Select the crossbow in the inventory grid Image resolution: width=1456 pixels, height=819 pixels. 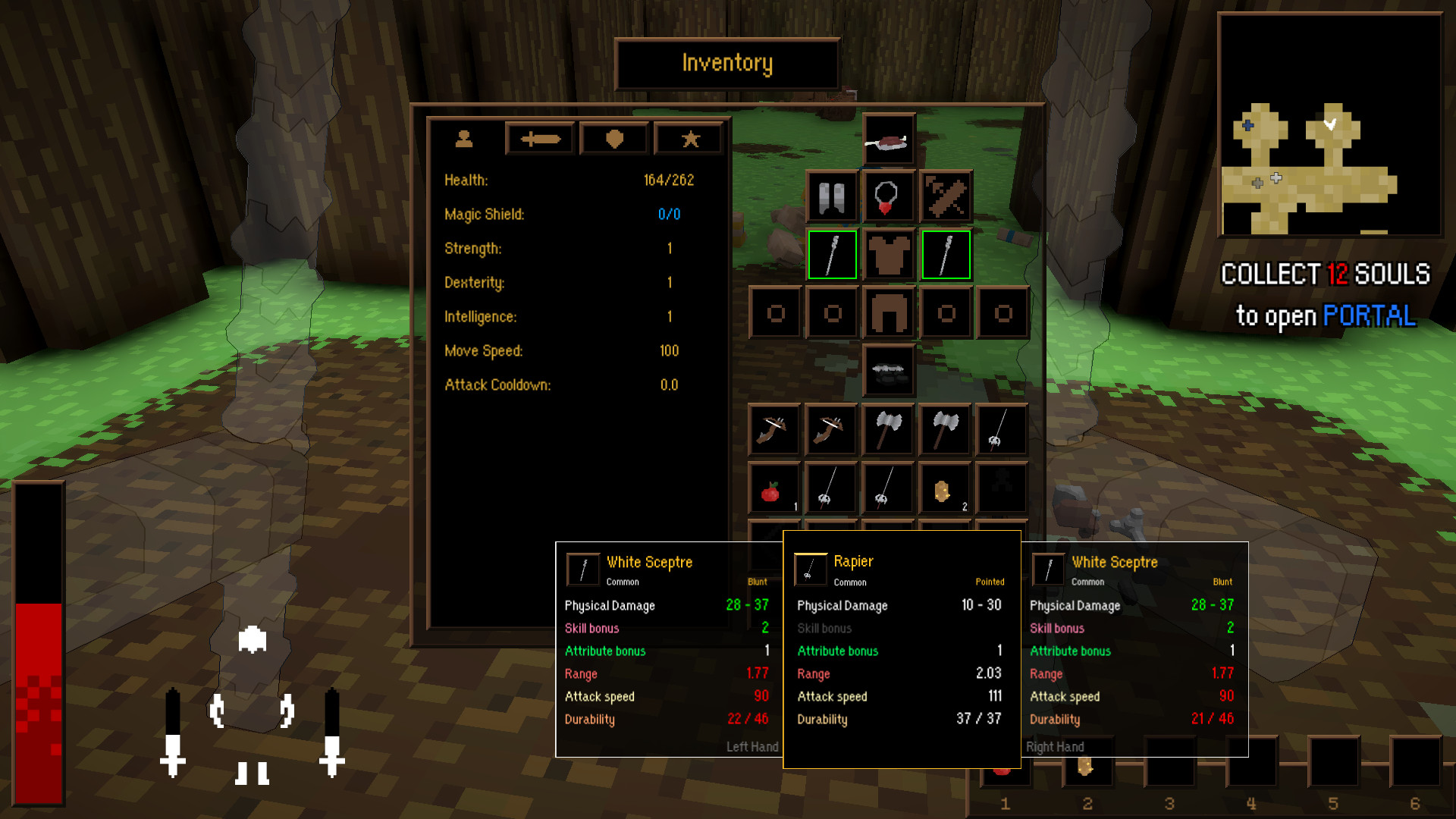tap(773, 430)
